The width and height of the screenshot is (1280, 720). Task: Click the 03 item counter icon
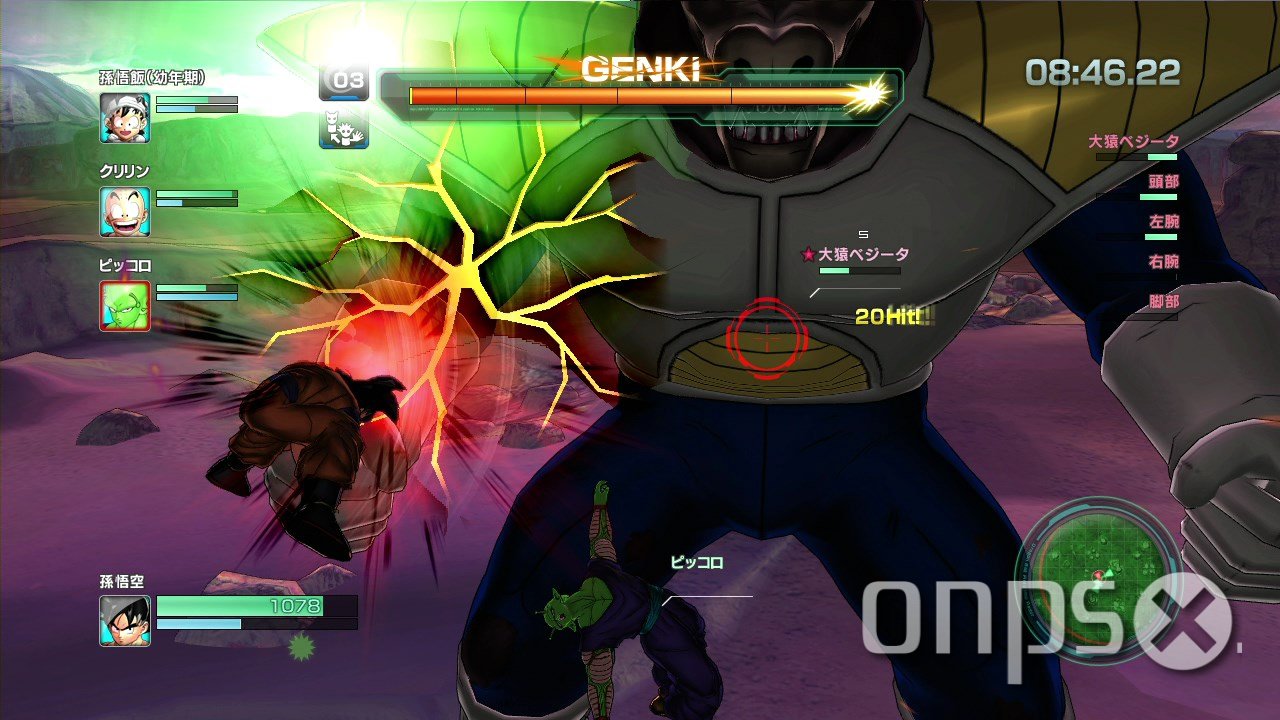(x=344, y=80)
